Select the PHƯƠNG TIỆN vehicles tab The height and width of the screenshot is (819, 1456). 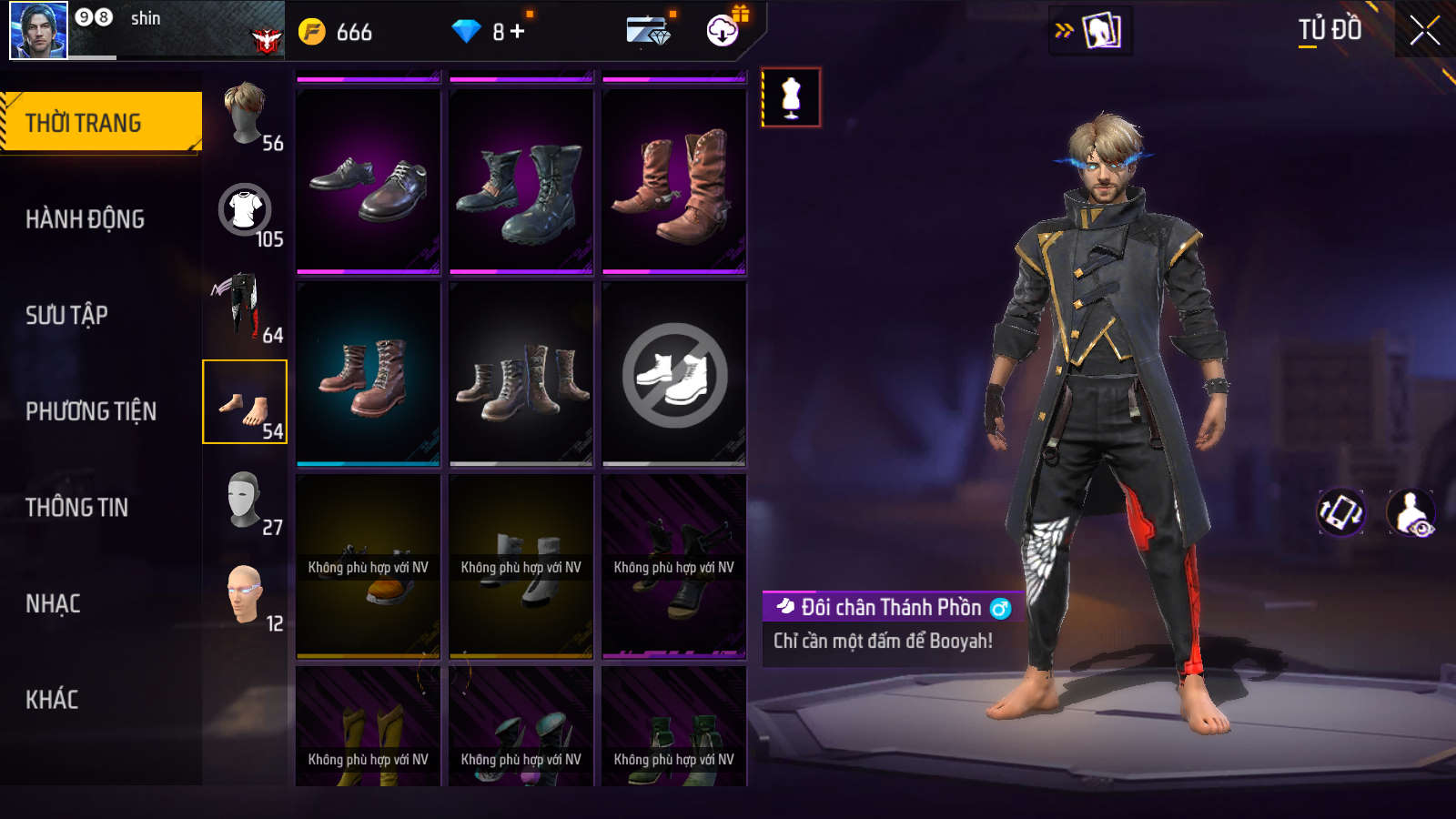click(x=91, y=411)
